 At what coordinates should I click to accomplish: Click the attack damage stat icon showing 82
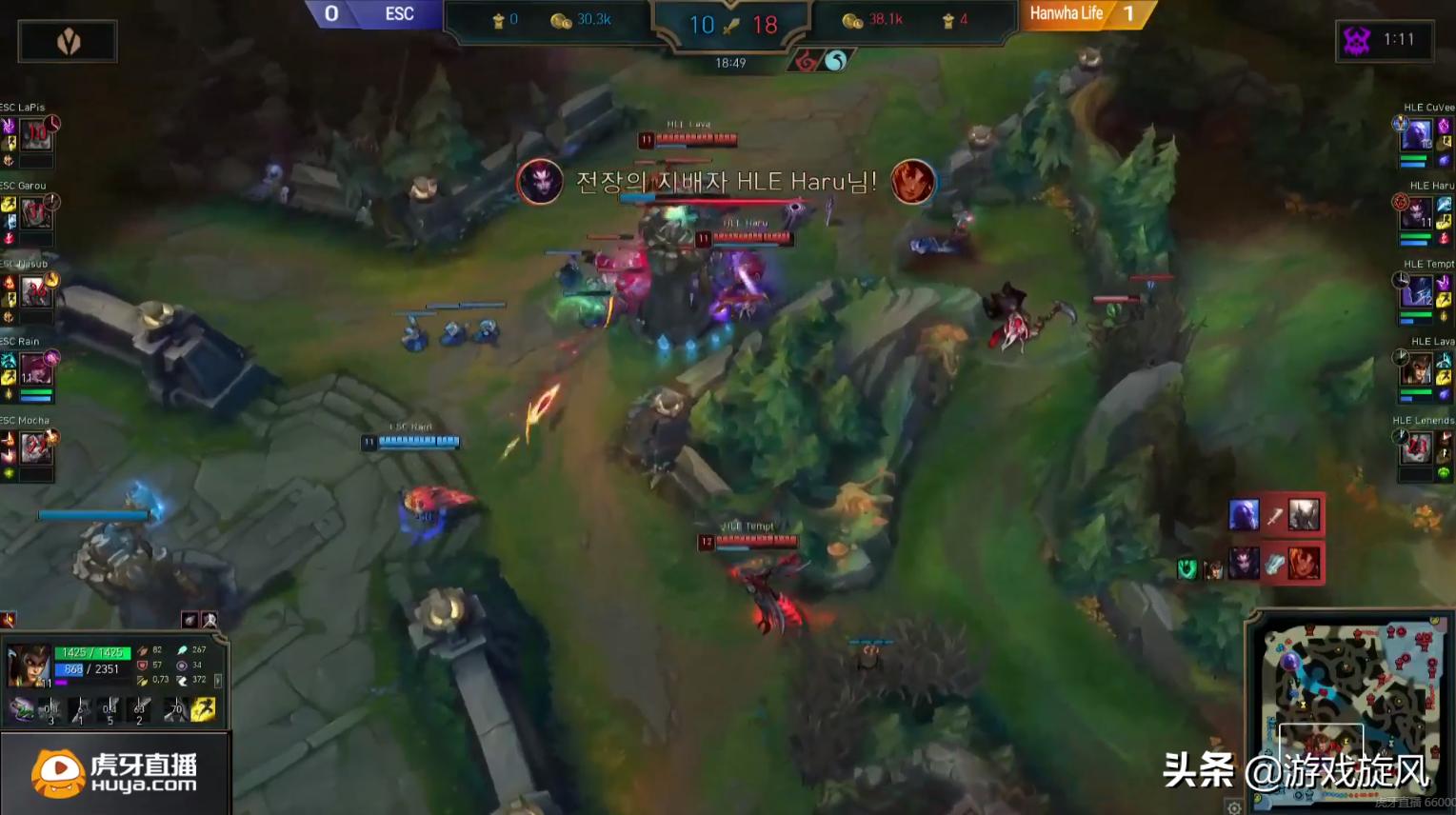coord(143,651)
